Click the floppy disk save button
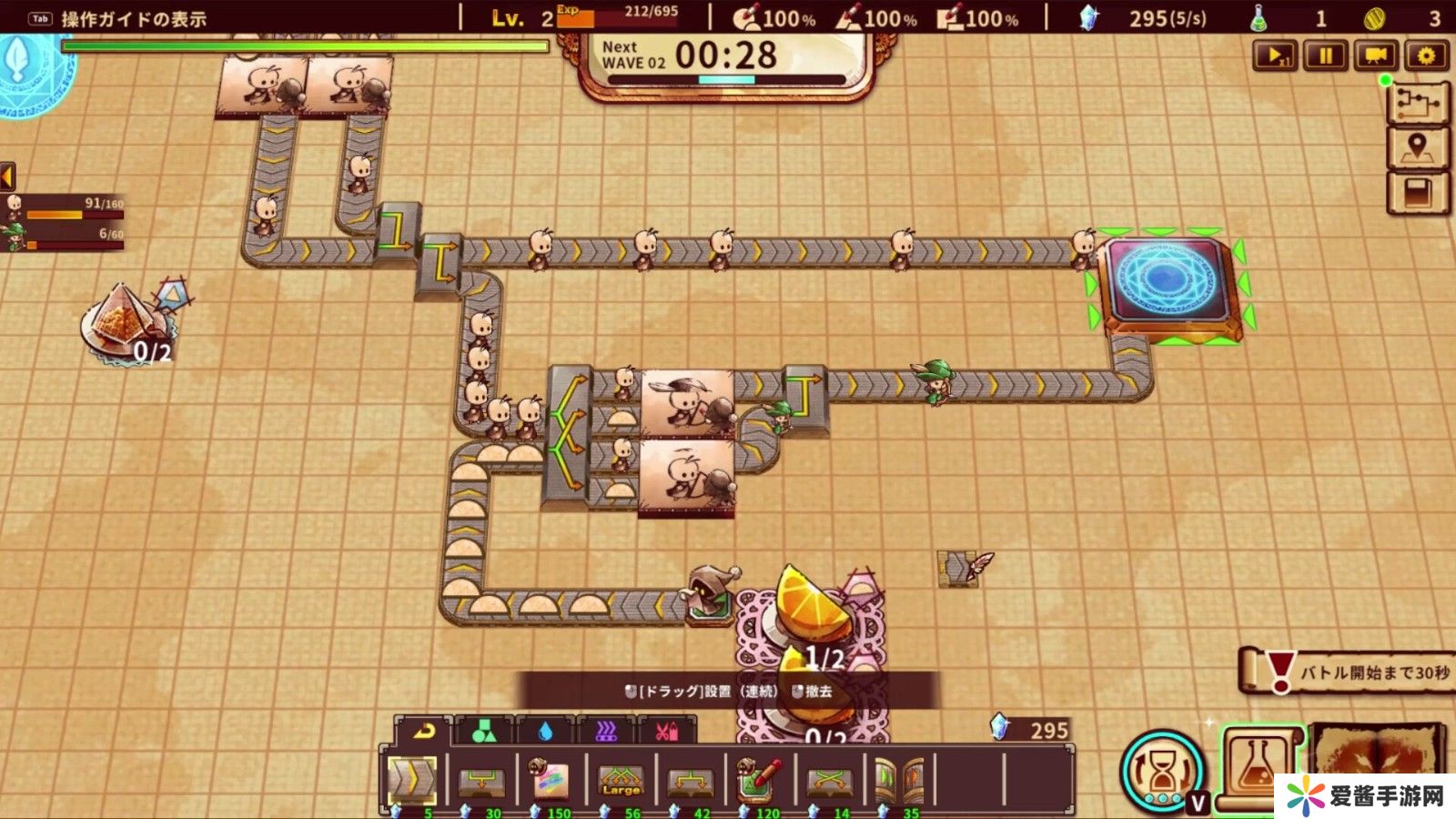Viewport: 1456px width, 819px height. (1417, 193)
